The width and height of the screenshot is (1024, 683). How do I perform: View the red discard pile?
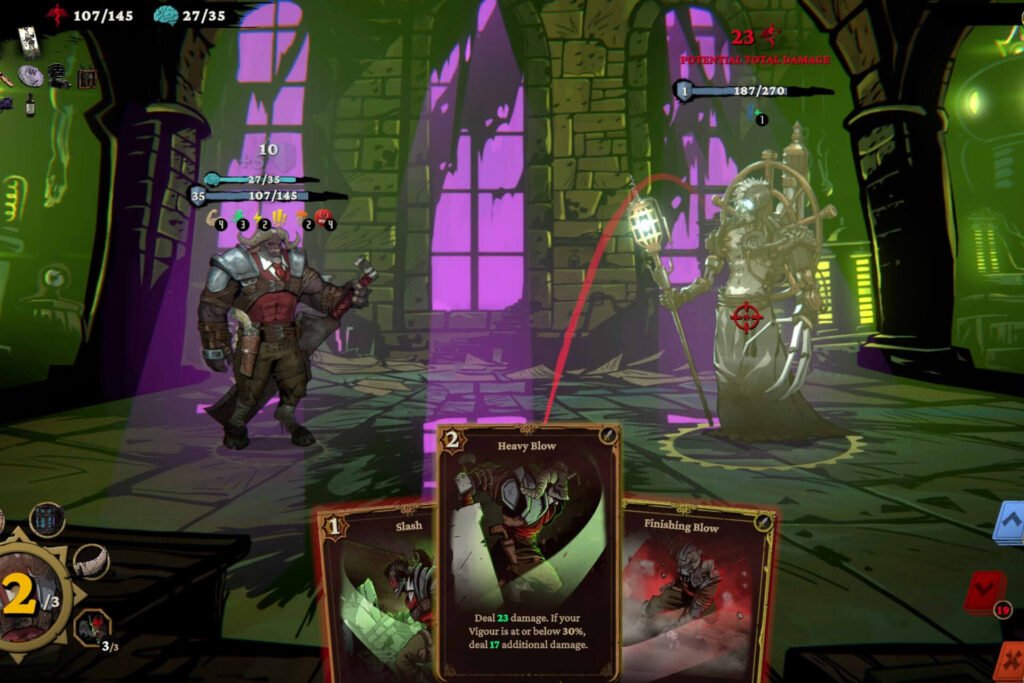pyautogui.click(x=987, y=592)
